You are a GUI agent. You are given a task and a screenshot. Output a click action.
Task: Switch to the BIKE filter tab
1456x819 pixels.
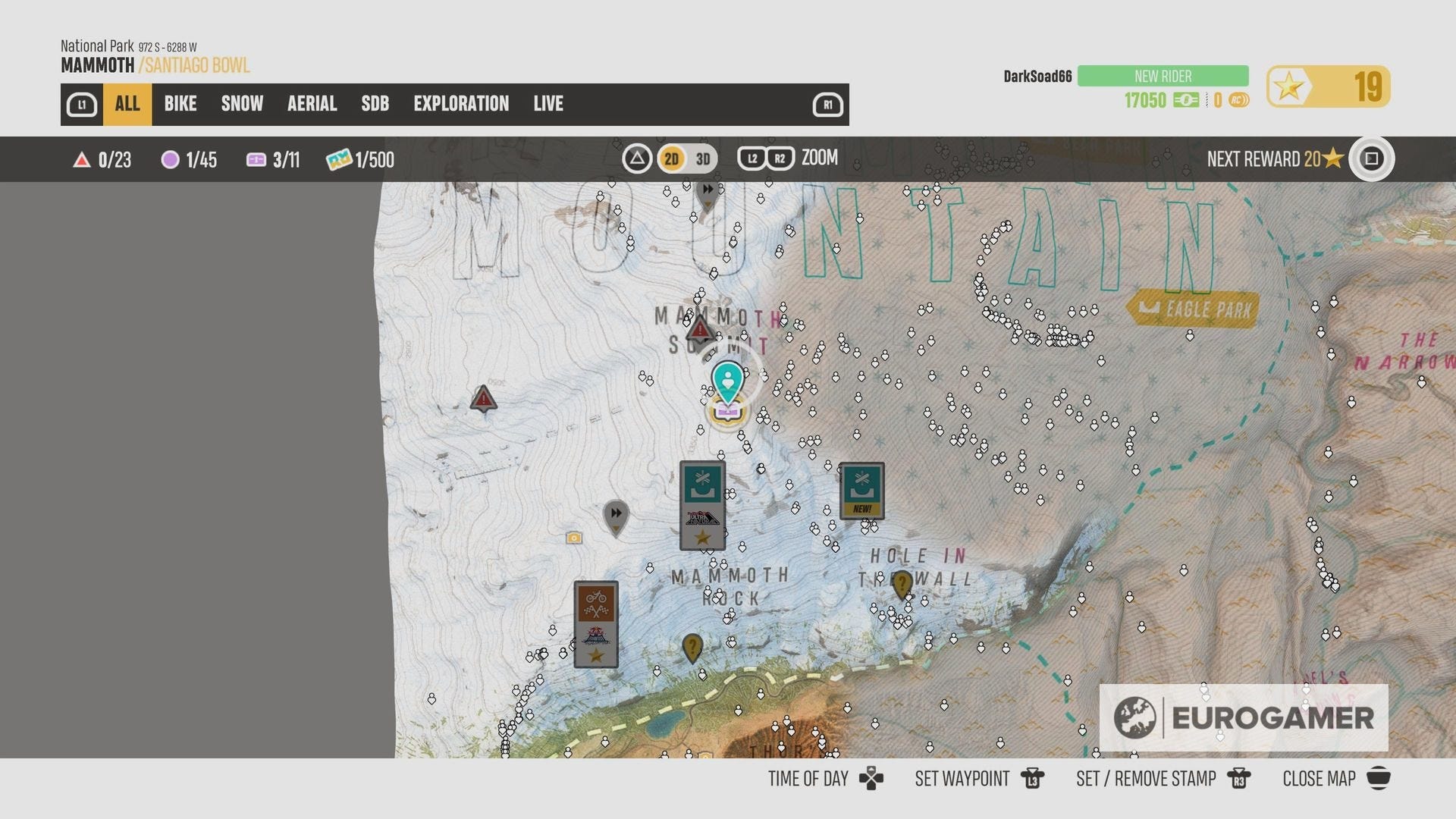pyautogui.click(x=180, y=104)
